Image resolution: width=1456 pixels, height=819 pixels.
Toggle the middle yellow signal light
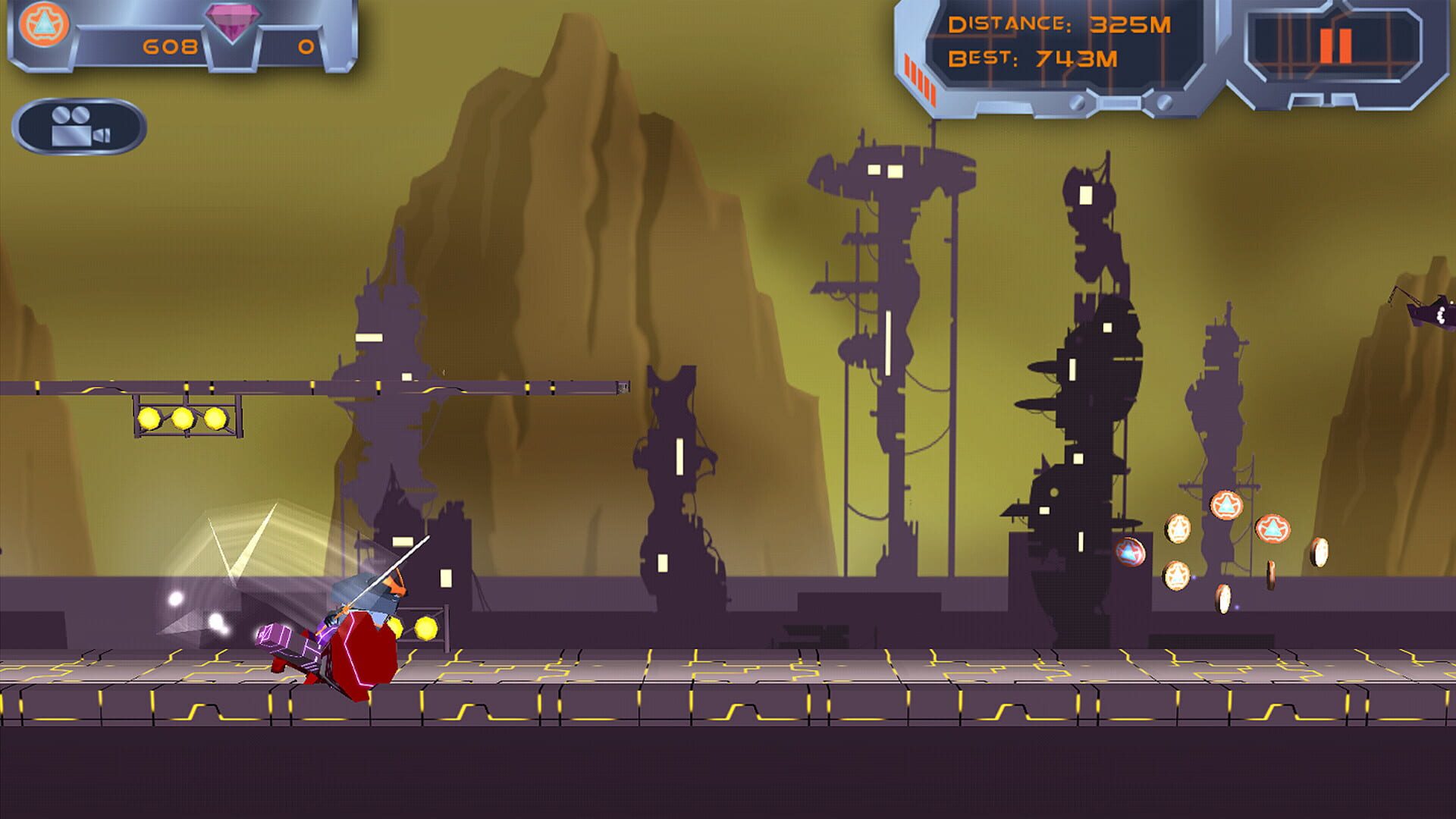[182, 418]
